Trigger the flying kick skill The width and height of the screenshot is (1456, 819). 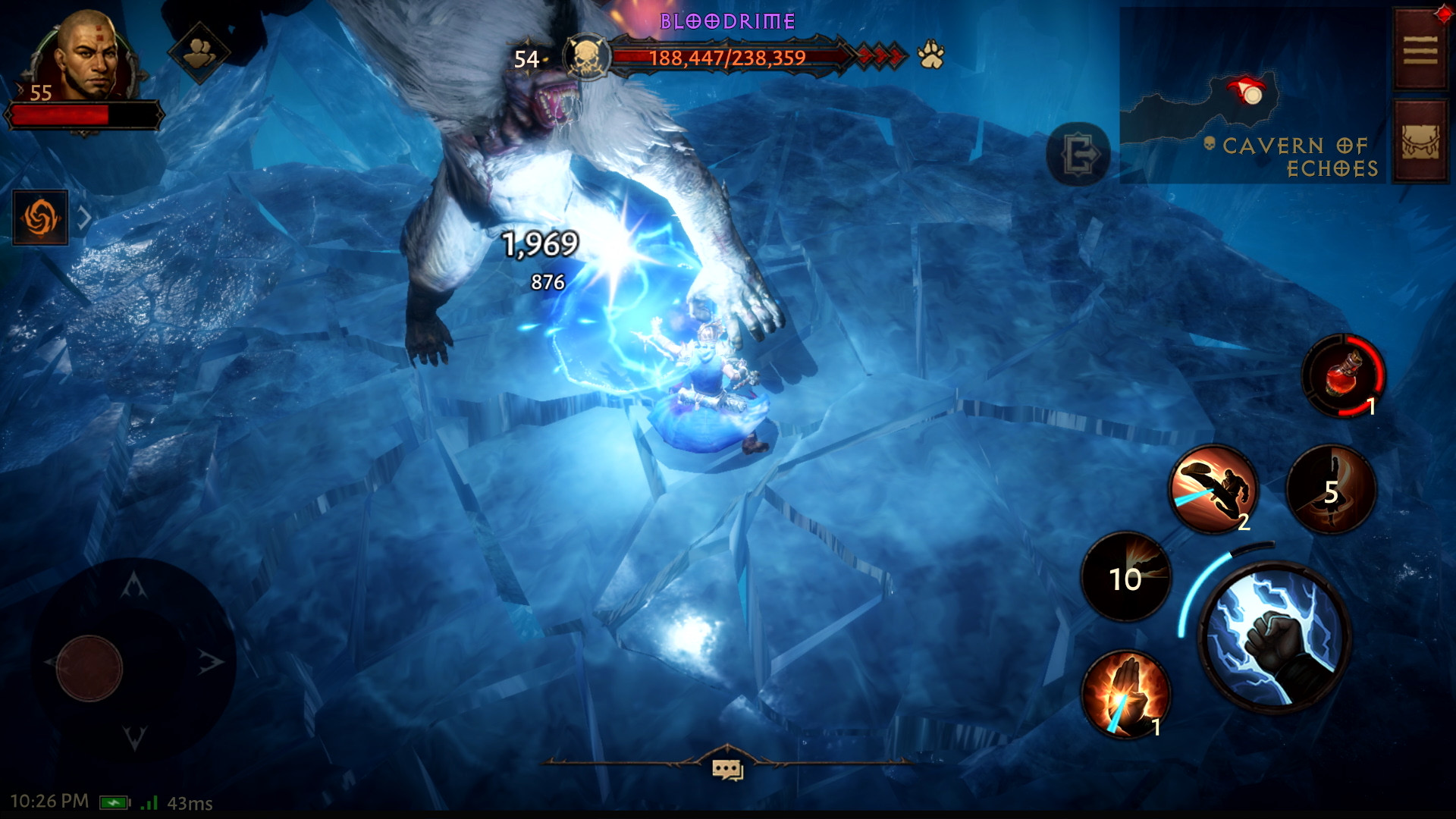click(x=1213, y=488)
